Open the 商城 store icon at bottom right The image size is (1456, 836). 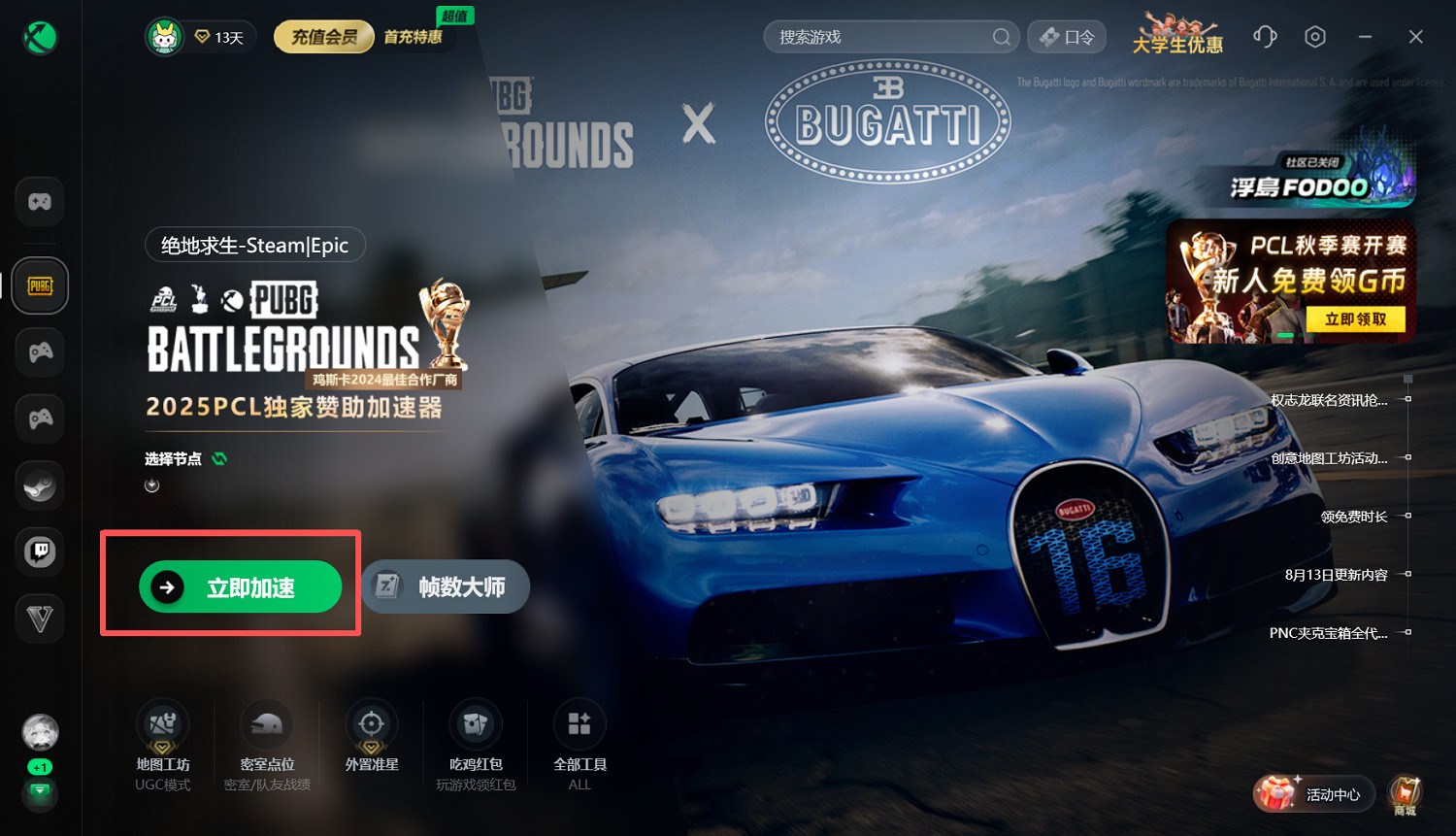1405,794
